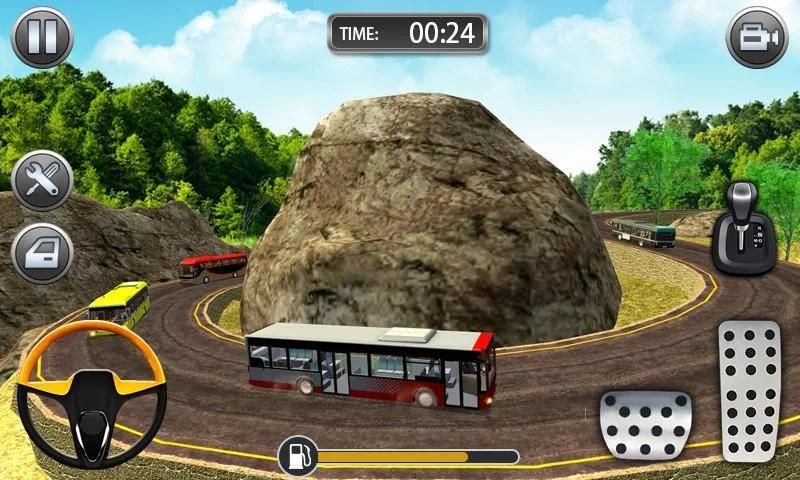This screenshot has height=480, width=800.
Task: Pause the game
Action: point(41,38)
